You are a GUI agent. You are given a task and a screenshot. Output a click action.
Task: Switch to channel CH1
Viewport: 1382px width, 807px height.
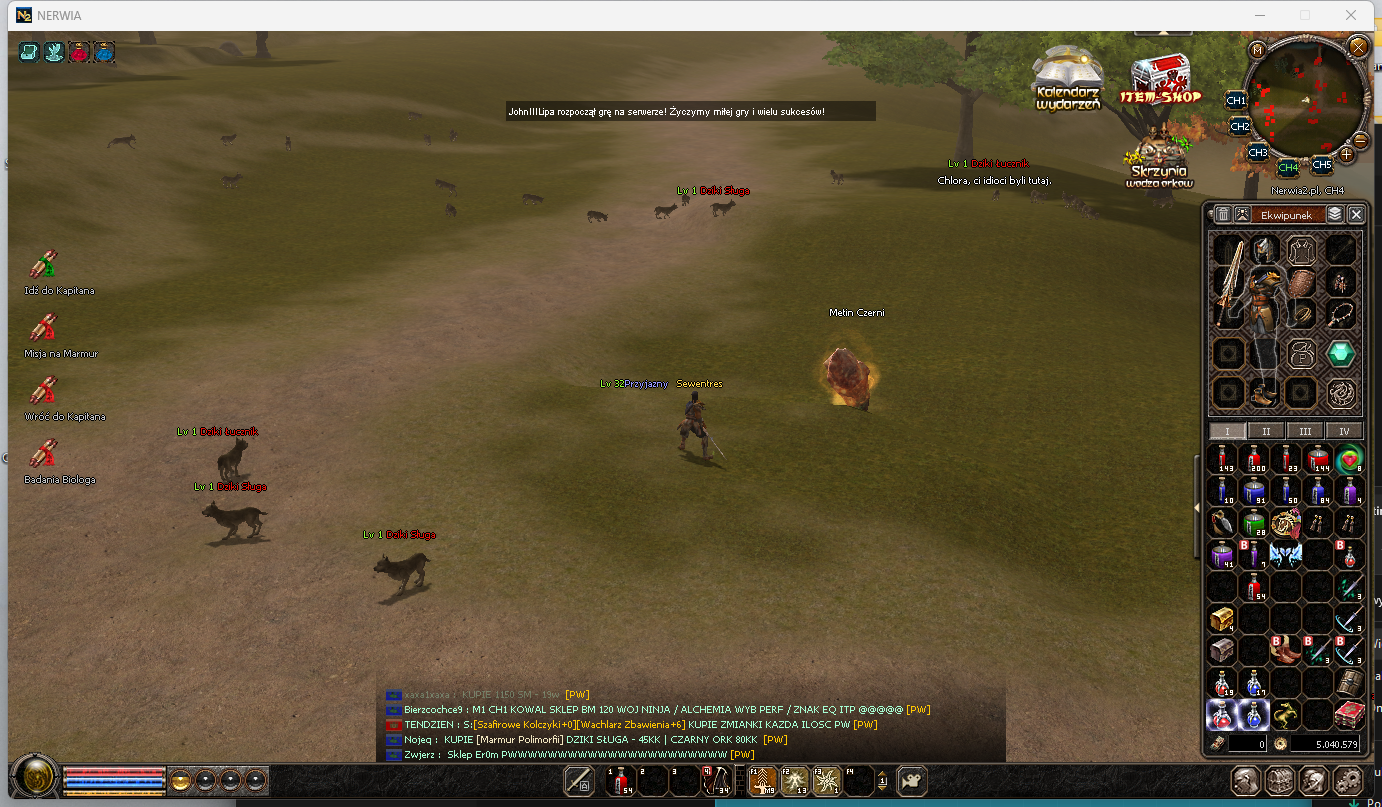tap(1236, 101)
